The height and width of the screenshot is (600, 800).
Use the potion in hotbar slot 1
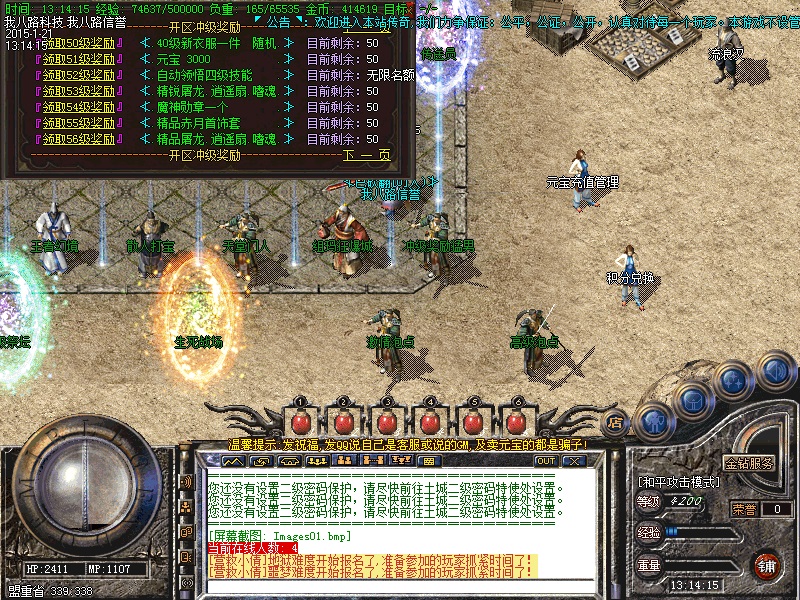[x=299, y=420]
